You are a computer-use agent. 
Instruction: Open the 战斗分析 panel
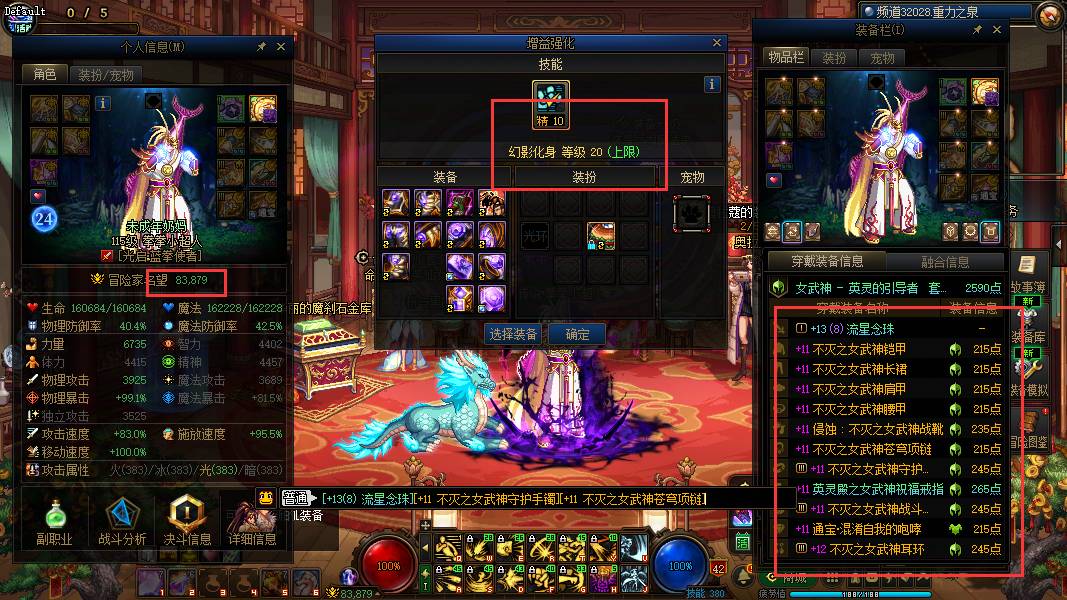122,522
